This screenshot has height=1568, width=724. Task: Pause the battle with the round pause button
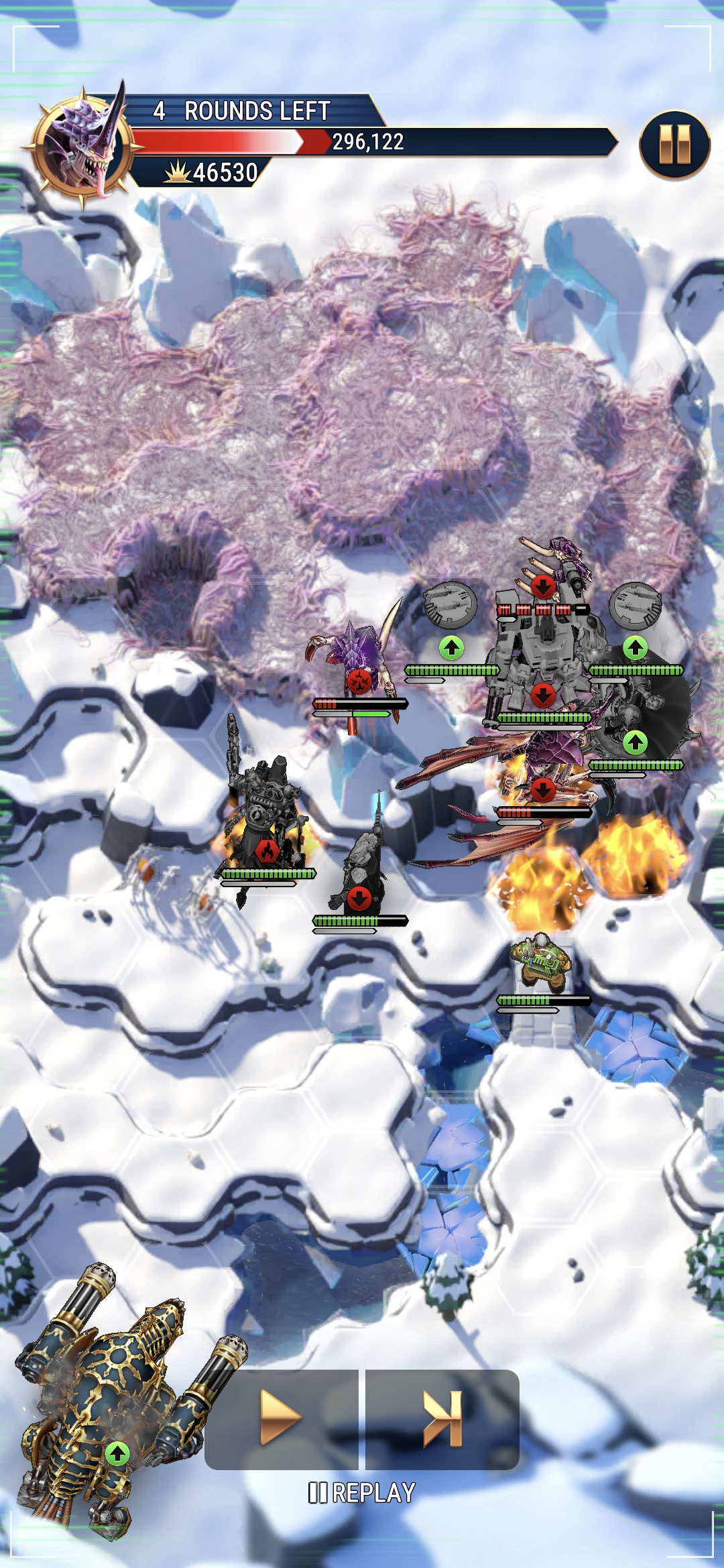point(674,145)
